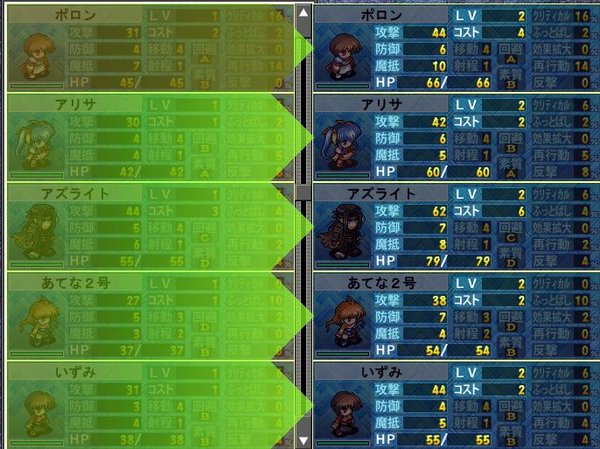Choose the level 1 アリサ unit card
The width and height of the screenshot is (600, 449).
pyautogui.click(x=150, y=137)
